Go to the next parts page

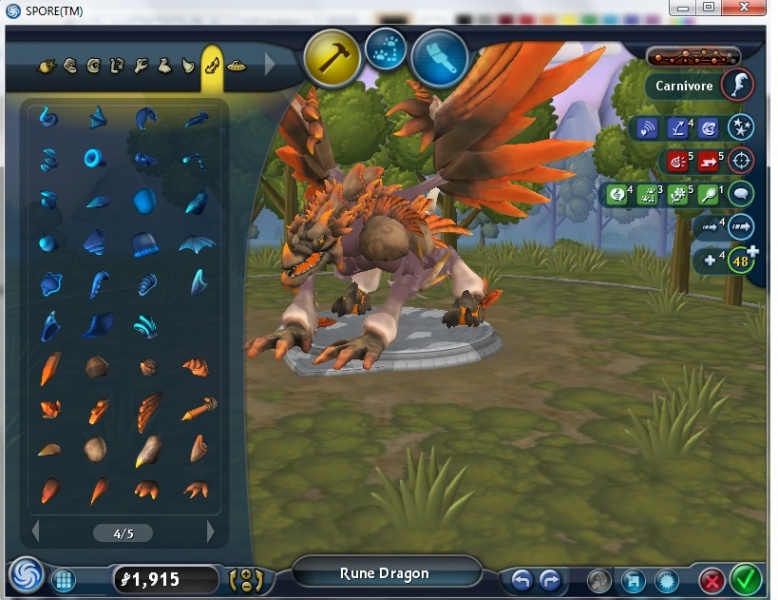[210, 532]
